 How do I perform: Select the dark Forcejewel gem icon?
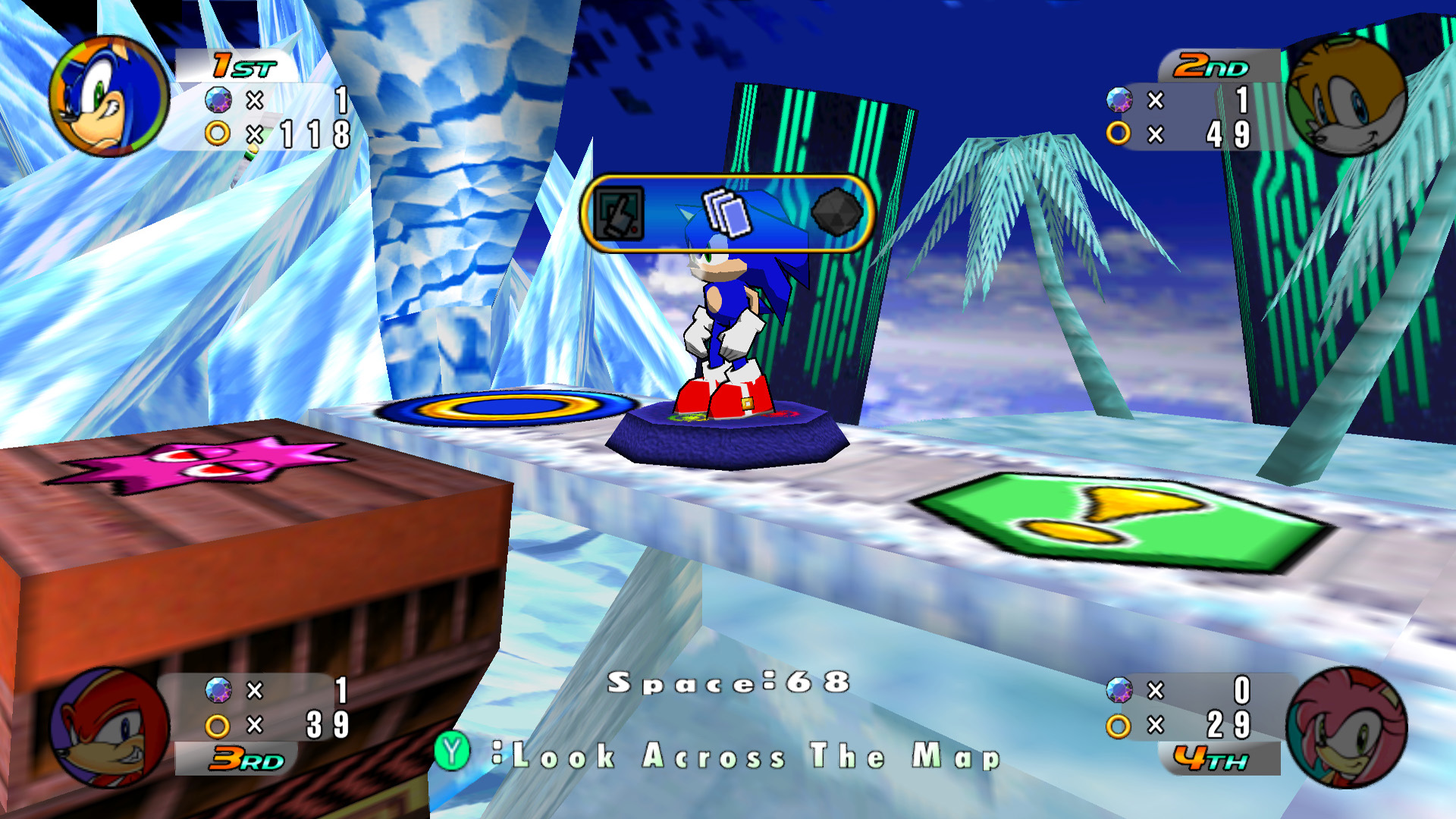click(x=836, y=212)
